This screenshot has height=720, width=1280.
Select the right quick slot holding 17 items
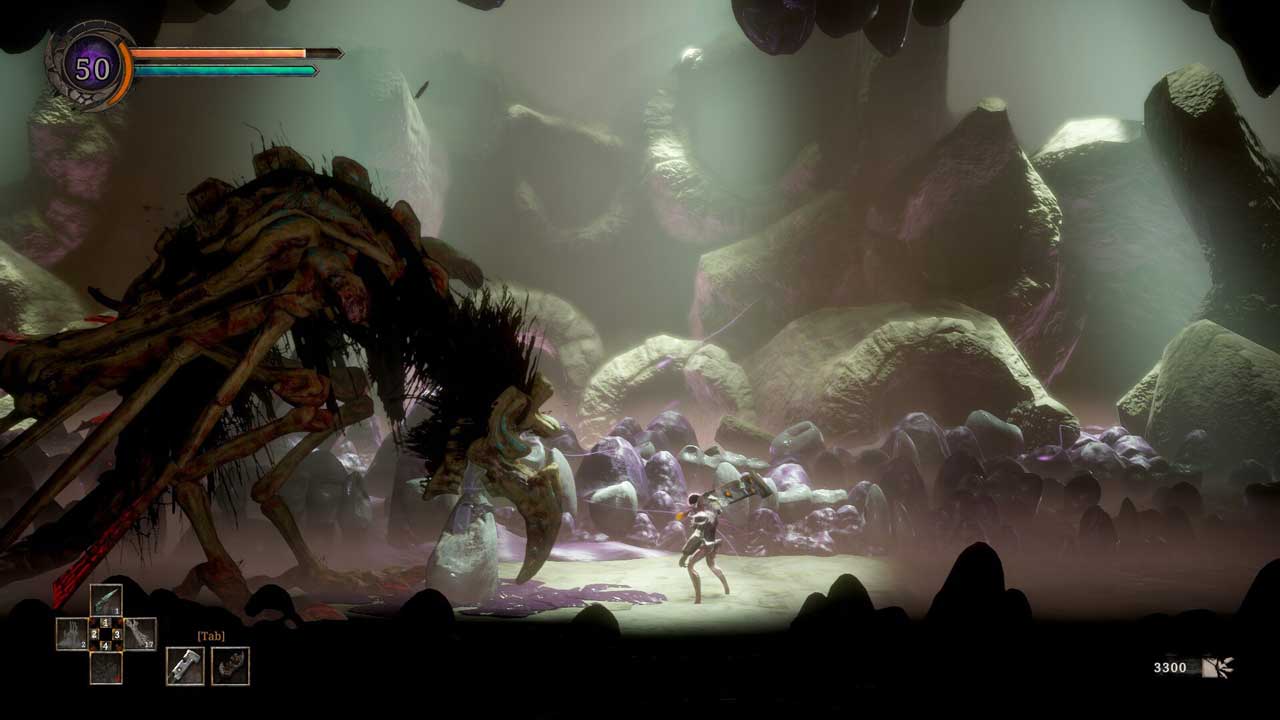tap(140, 634)
